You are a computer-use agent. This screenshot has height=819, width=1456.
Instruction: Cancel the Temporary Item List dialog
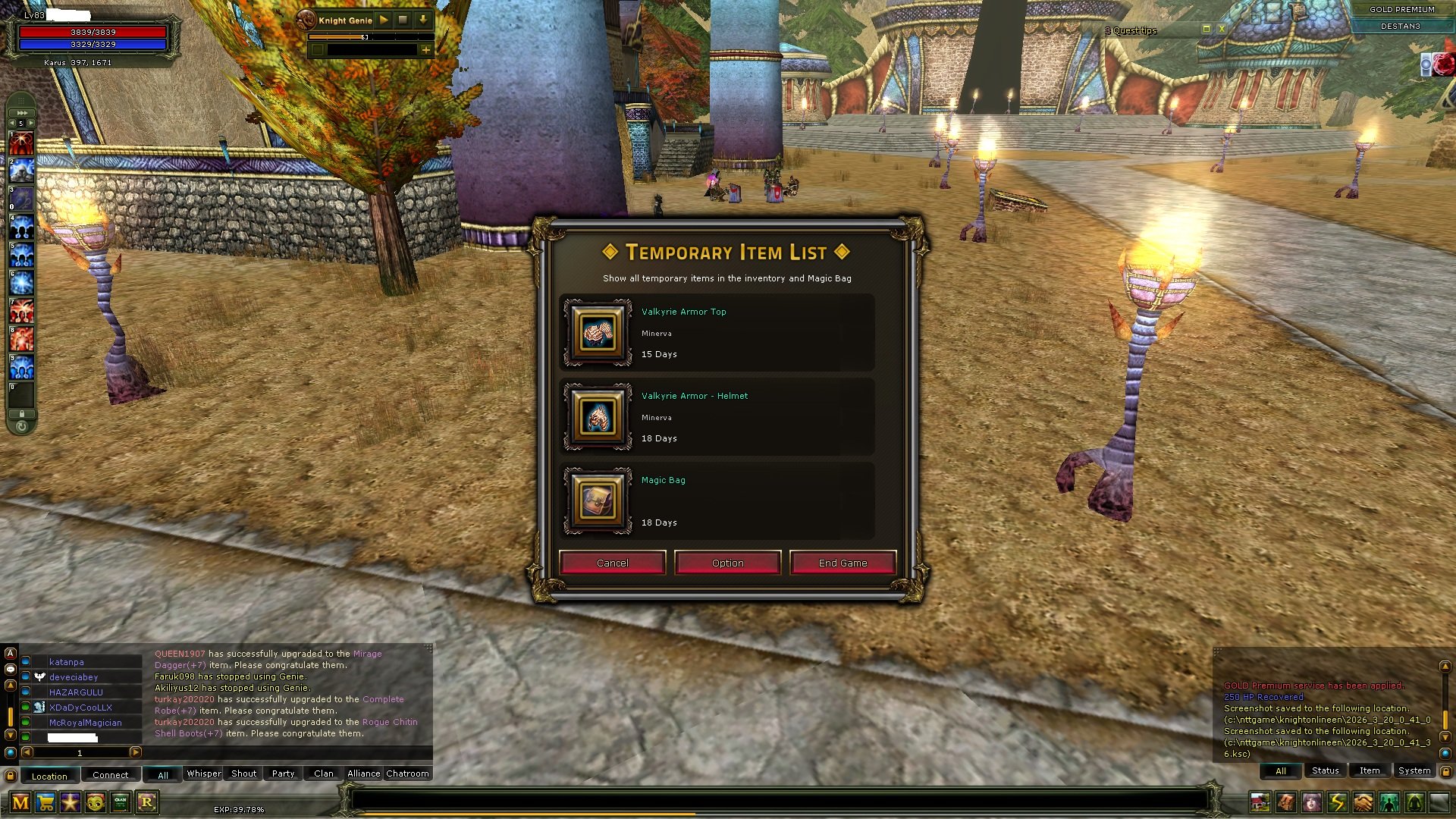(x=612, y=563)
